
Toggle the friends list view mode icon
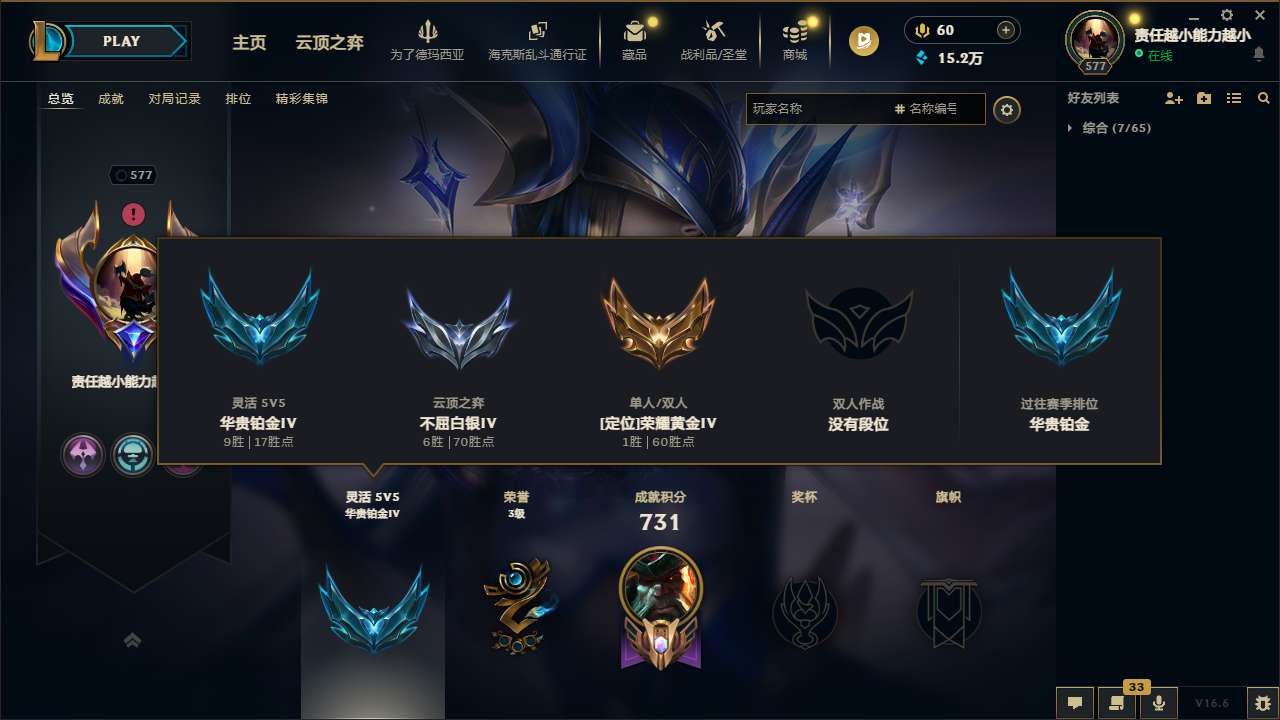click(x=1233, y=98)
